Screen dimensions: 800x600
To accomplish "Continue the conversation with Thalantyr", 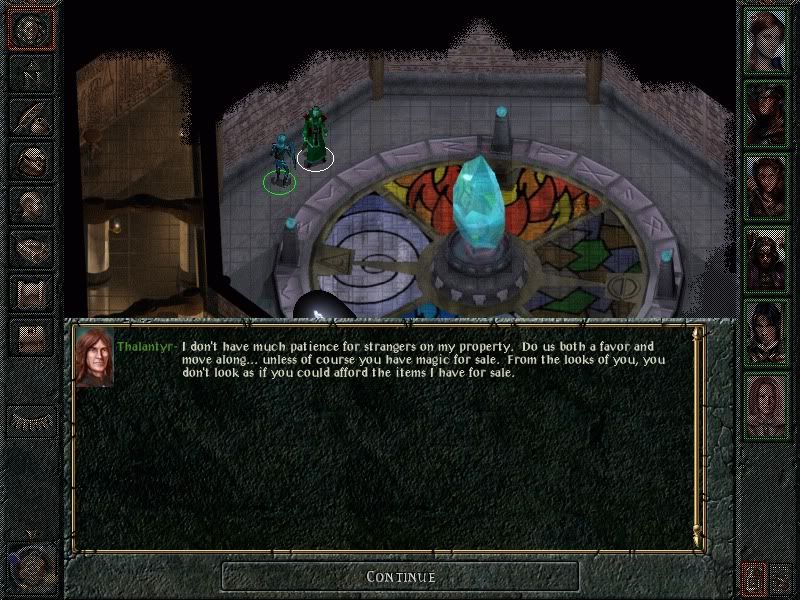I will click(400, 577).
